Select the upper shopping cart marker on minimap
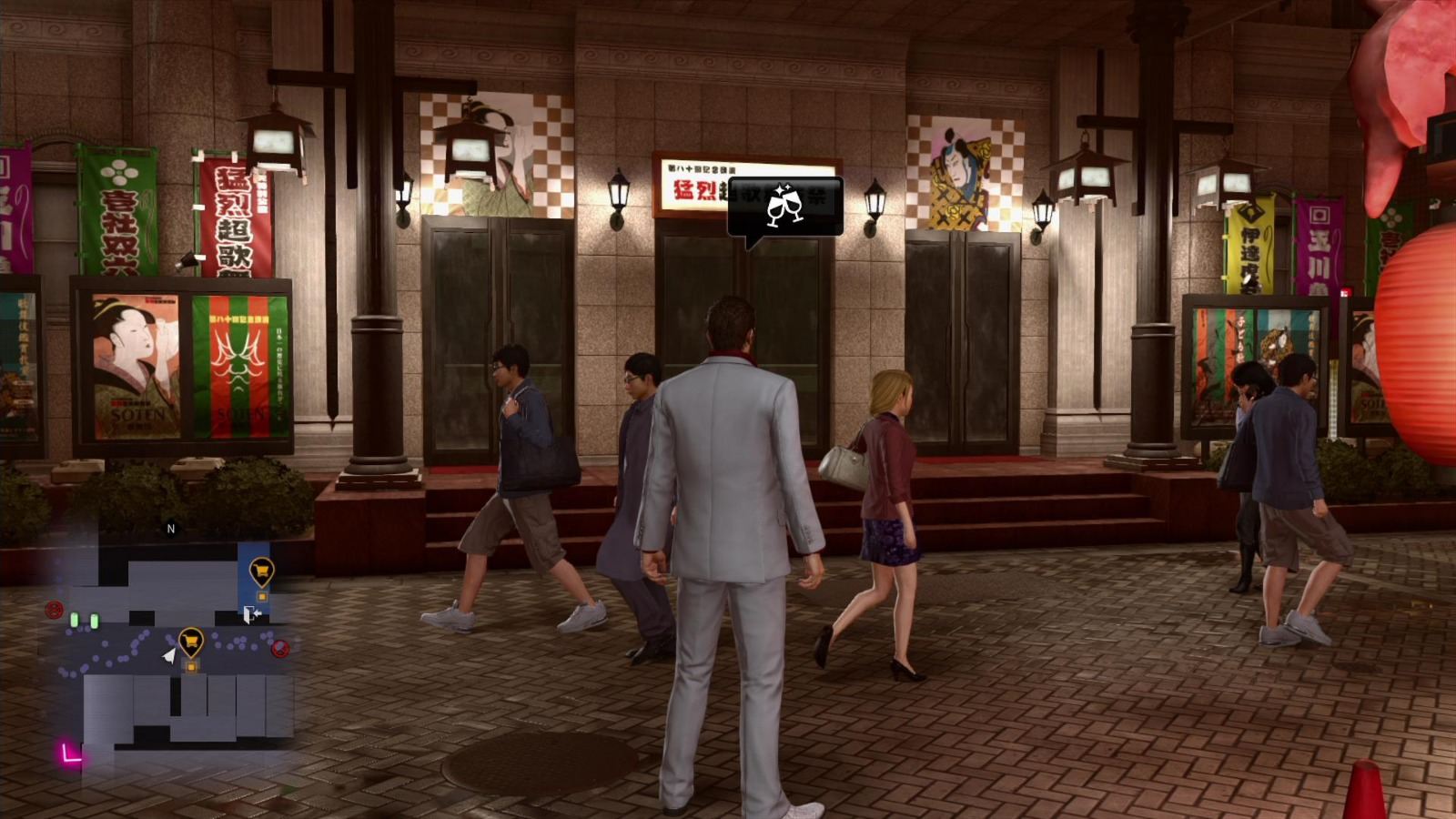This screenshot has height=819, width=1456. pos(261,571)
